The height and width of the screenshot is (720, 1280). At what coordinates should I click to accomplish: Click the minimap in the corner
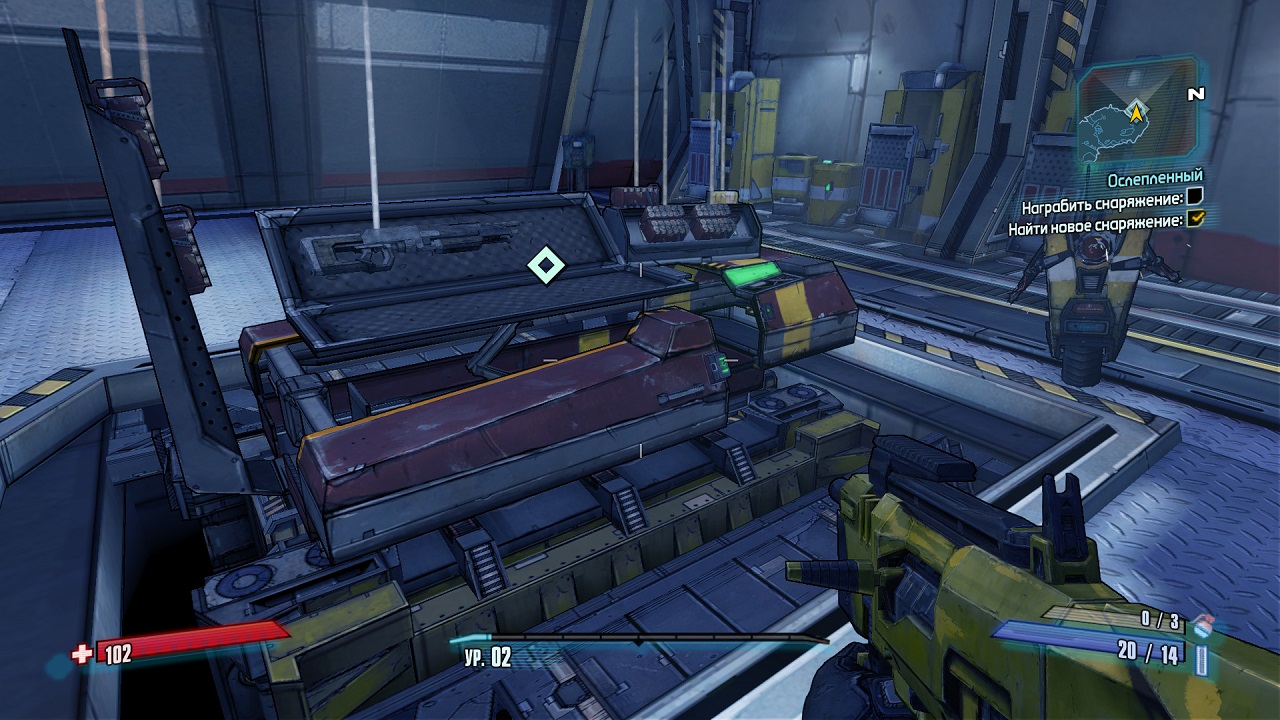coord(1138,113)
